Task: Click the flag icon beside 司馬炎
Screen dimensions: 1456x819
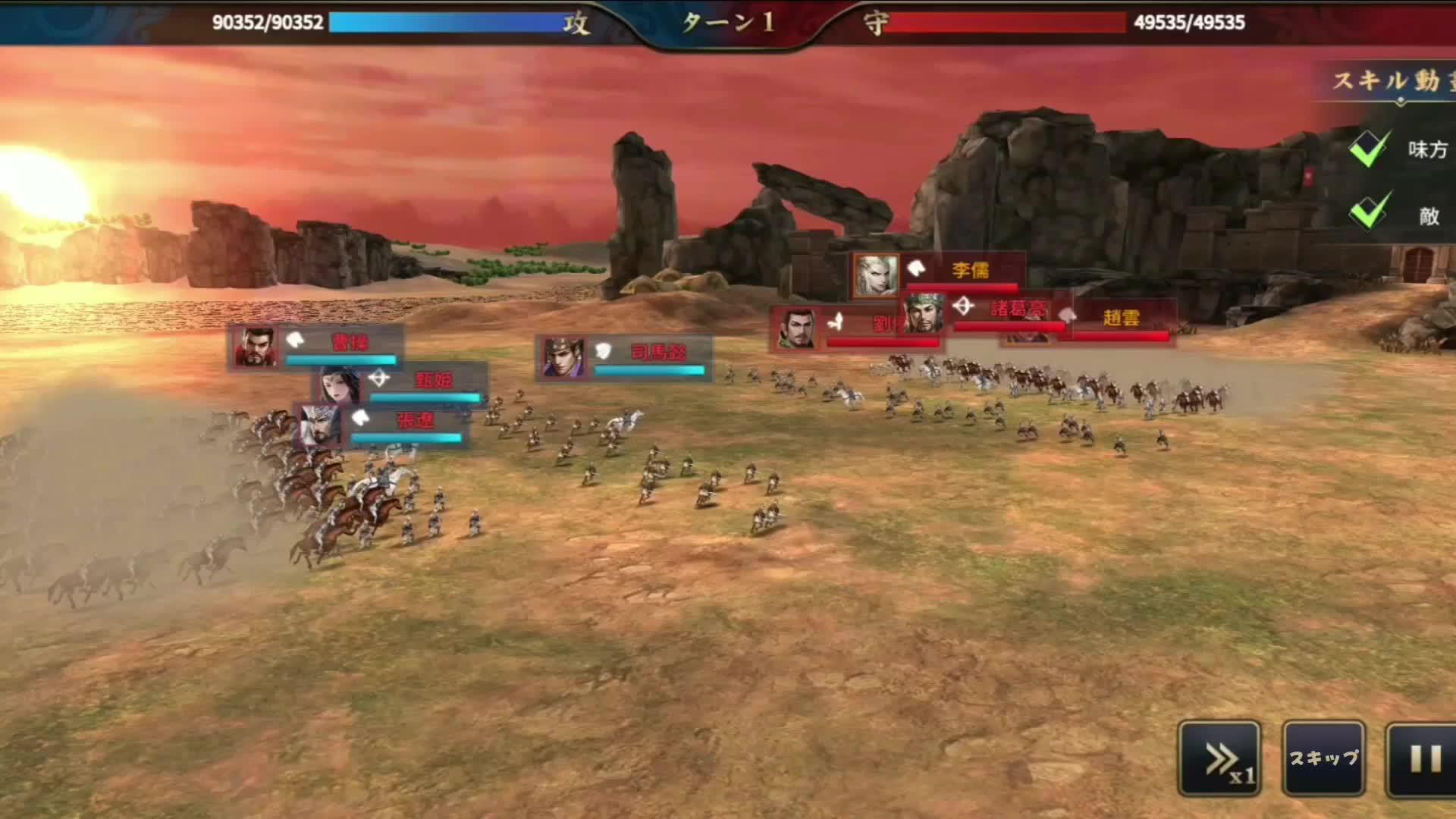Action: pyautogui.click(x=602, y=352)
